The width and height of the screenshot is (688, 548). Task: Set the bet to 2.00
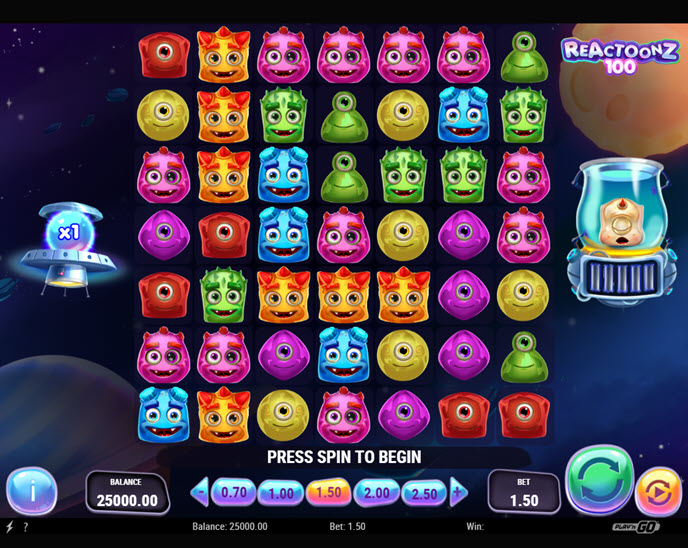point(377,492)
